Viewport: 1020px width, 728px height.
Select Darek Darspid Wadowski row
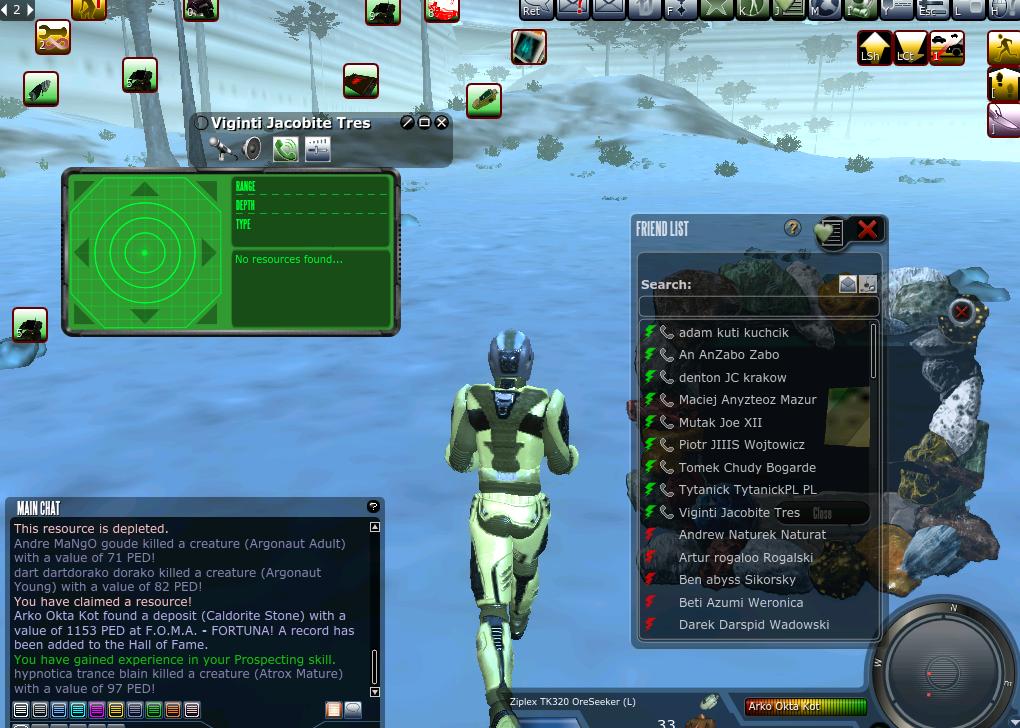753,625
